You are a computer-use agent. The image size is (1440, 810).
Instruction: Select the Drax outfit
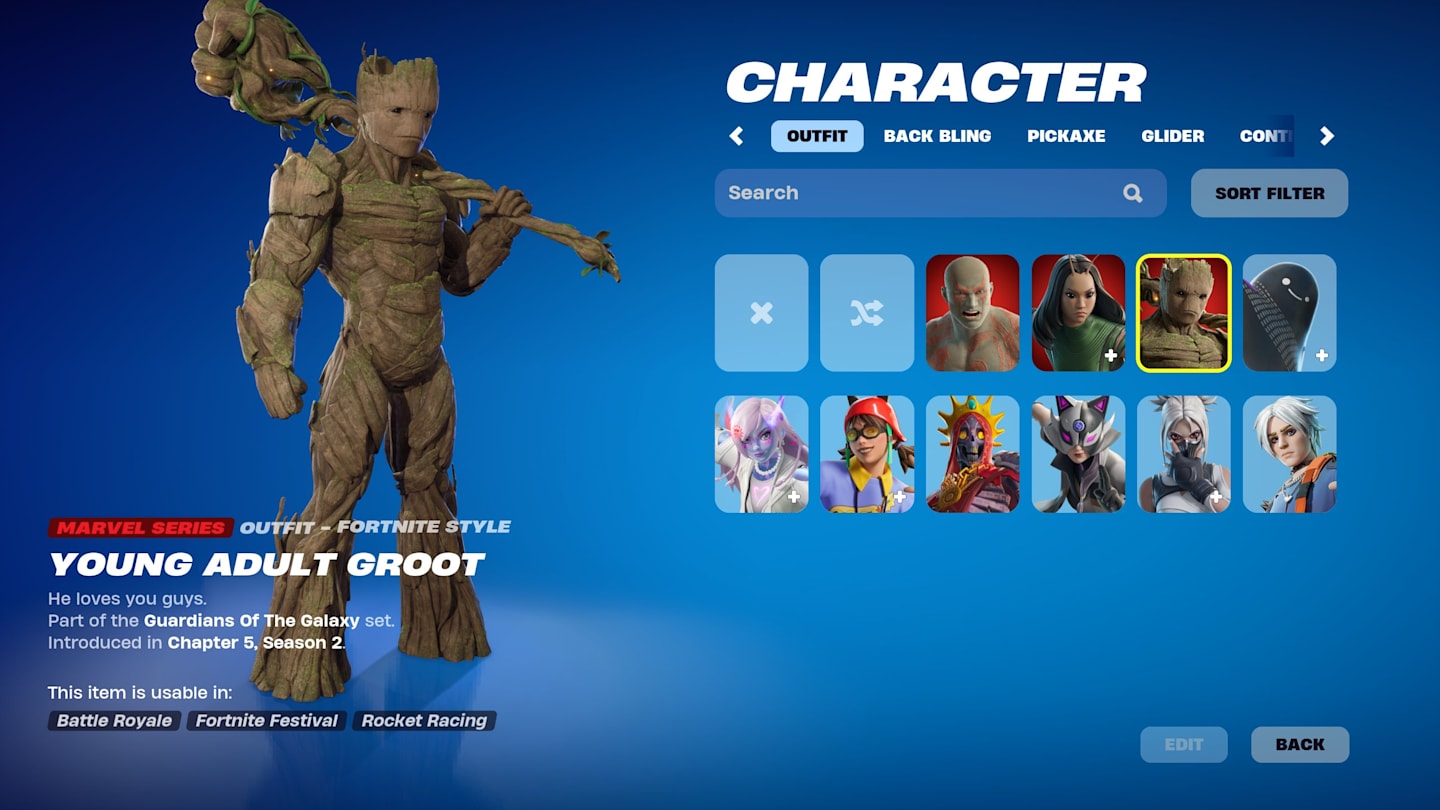click(x=973, y=313)
